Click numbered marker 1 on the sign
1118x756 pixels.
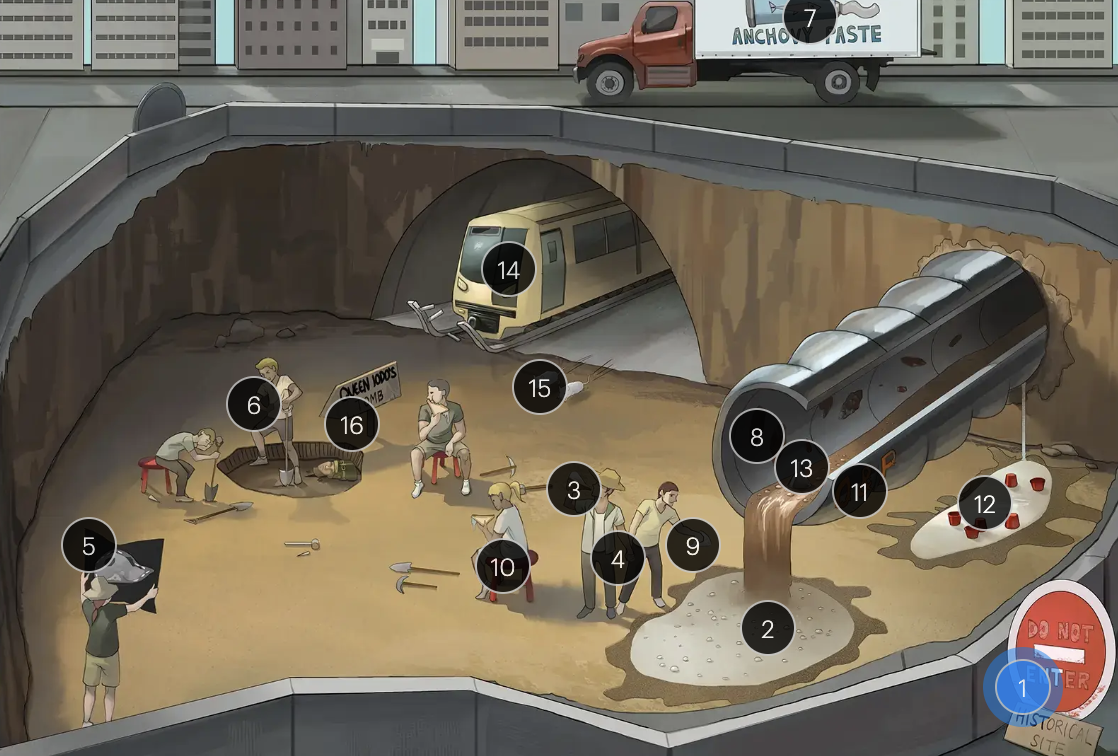click(1022, 688)
